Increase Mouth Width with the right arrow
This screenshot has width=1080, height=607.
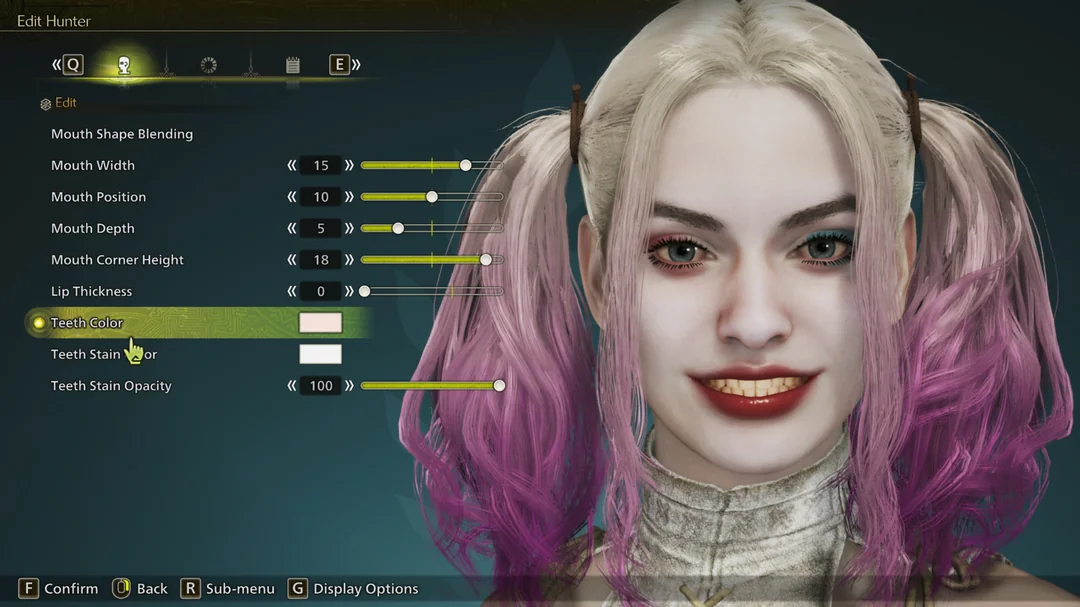click(349, 165)
